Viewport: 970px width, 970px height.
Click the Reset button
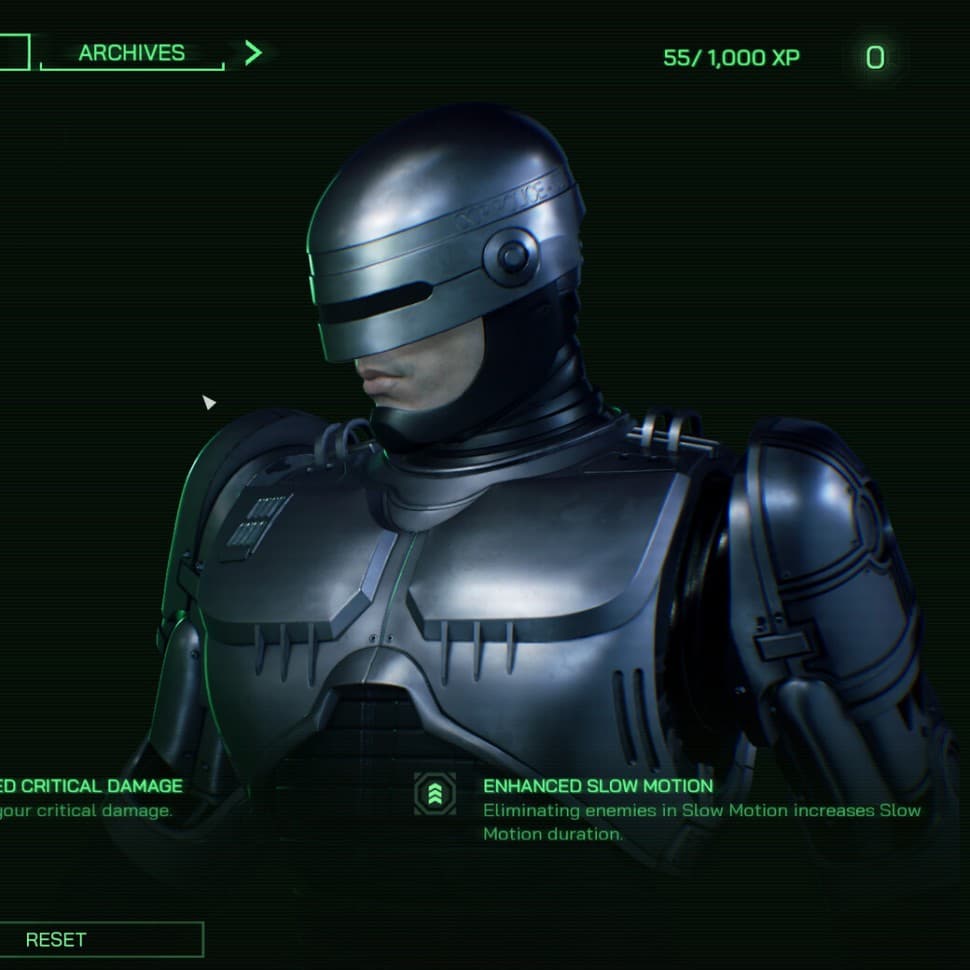pos(99,939)
